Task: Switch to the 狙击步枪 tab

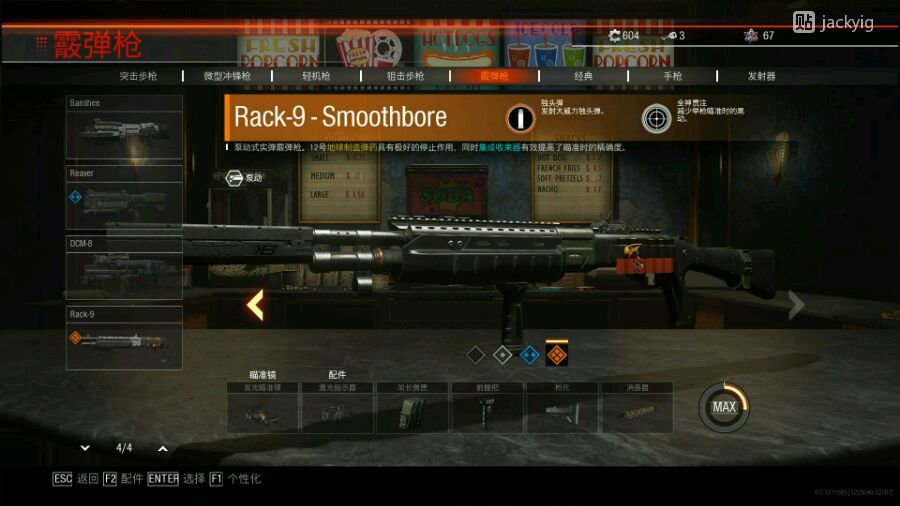Action: click(x=405, y=76)
